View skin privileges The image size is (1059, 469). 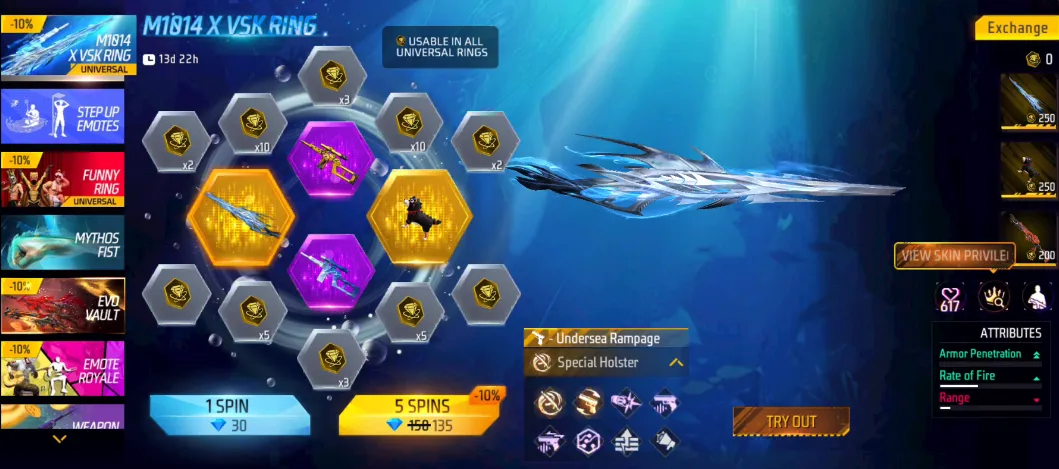[x=954, y=256]
